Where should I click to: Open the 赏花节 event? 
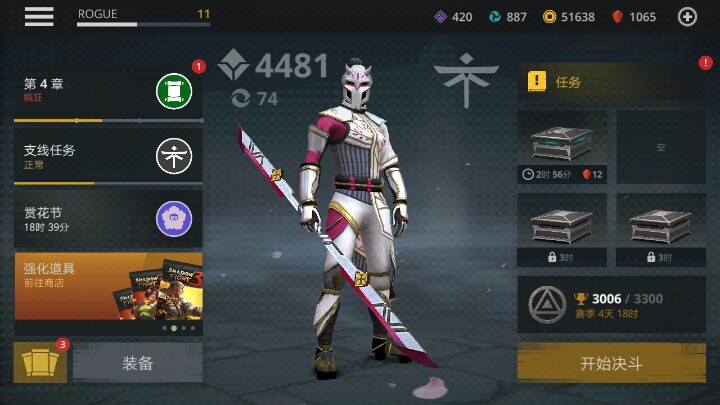pos(107,219)
